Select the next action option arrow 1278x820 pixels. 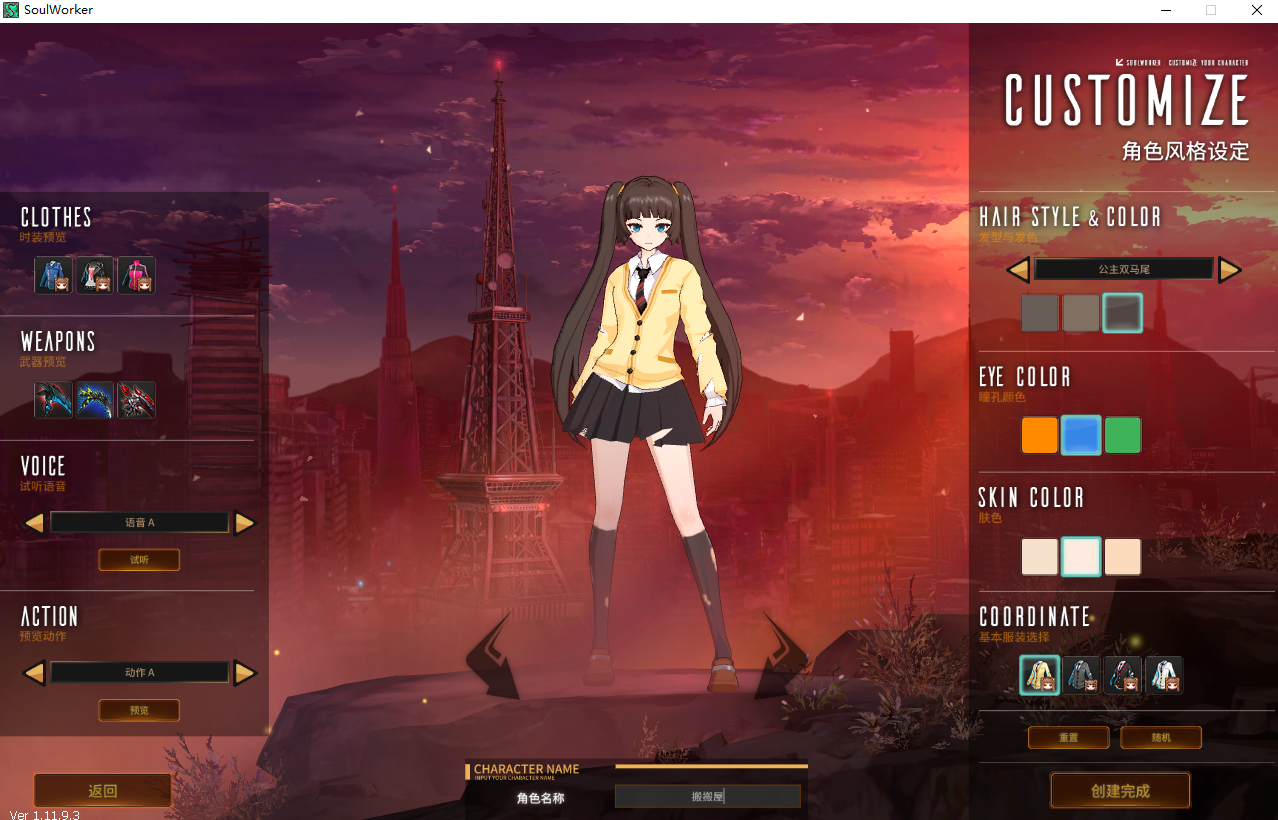pos(245,672)
